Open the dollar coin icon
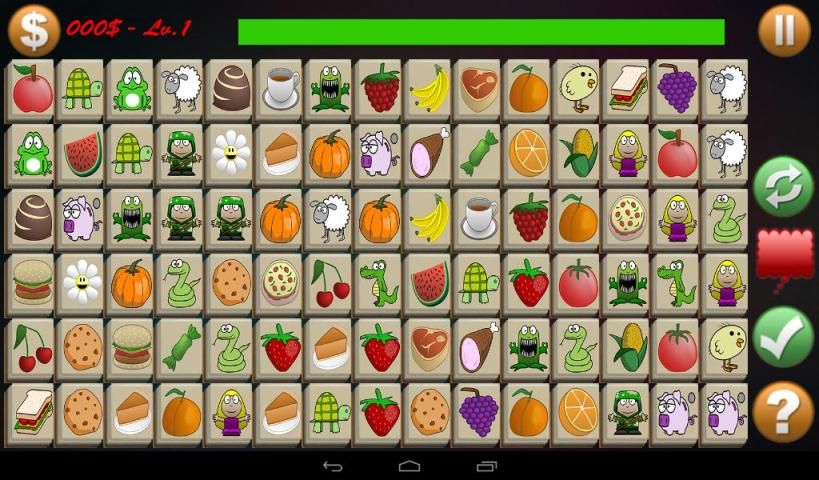The image size is (819, 480). 34,30
